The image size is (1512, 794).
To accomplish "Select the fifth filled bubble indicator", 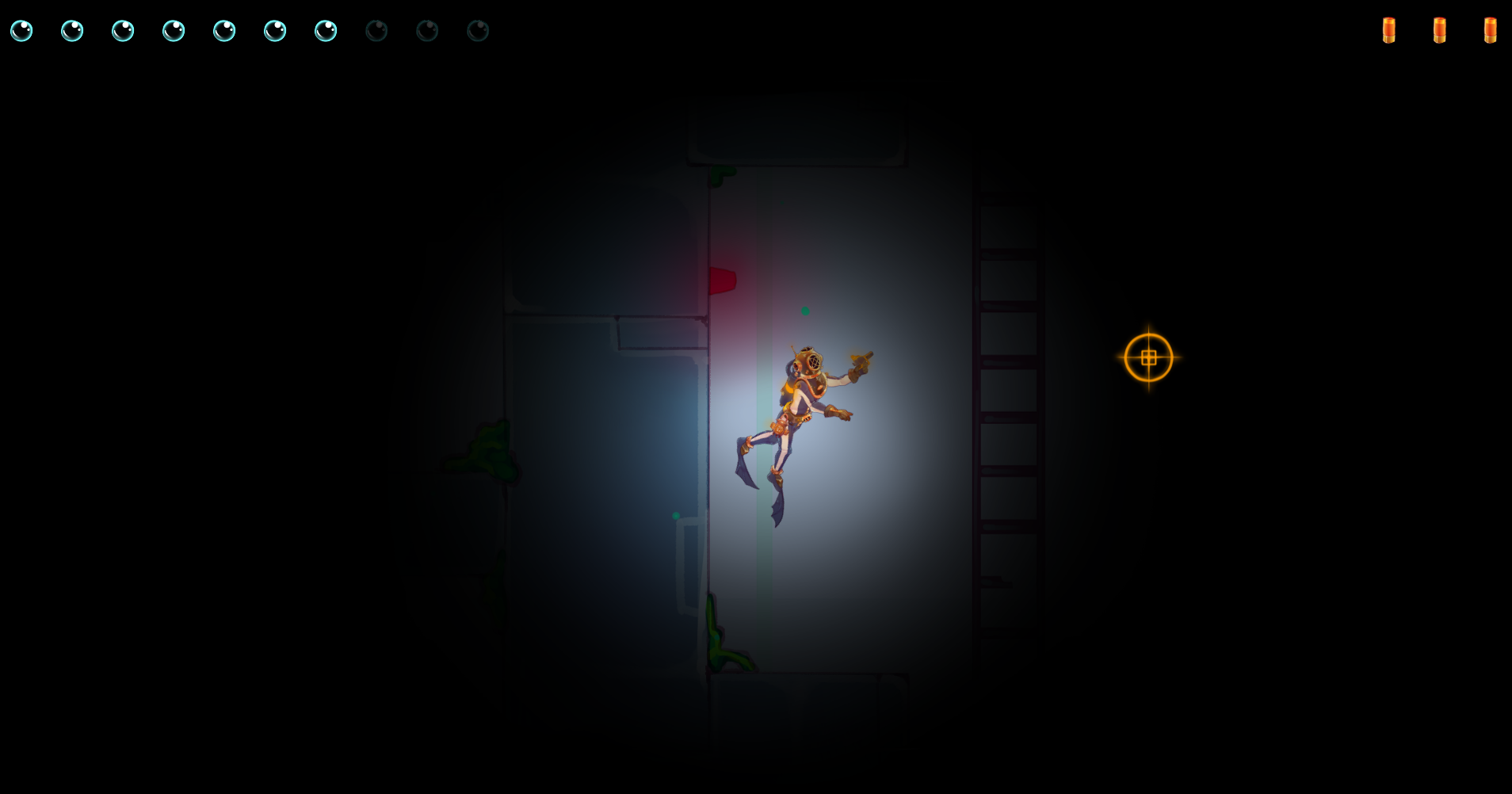I will coord(225,31).
